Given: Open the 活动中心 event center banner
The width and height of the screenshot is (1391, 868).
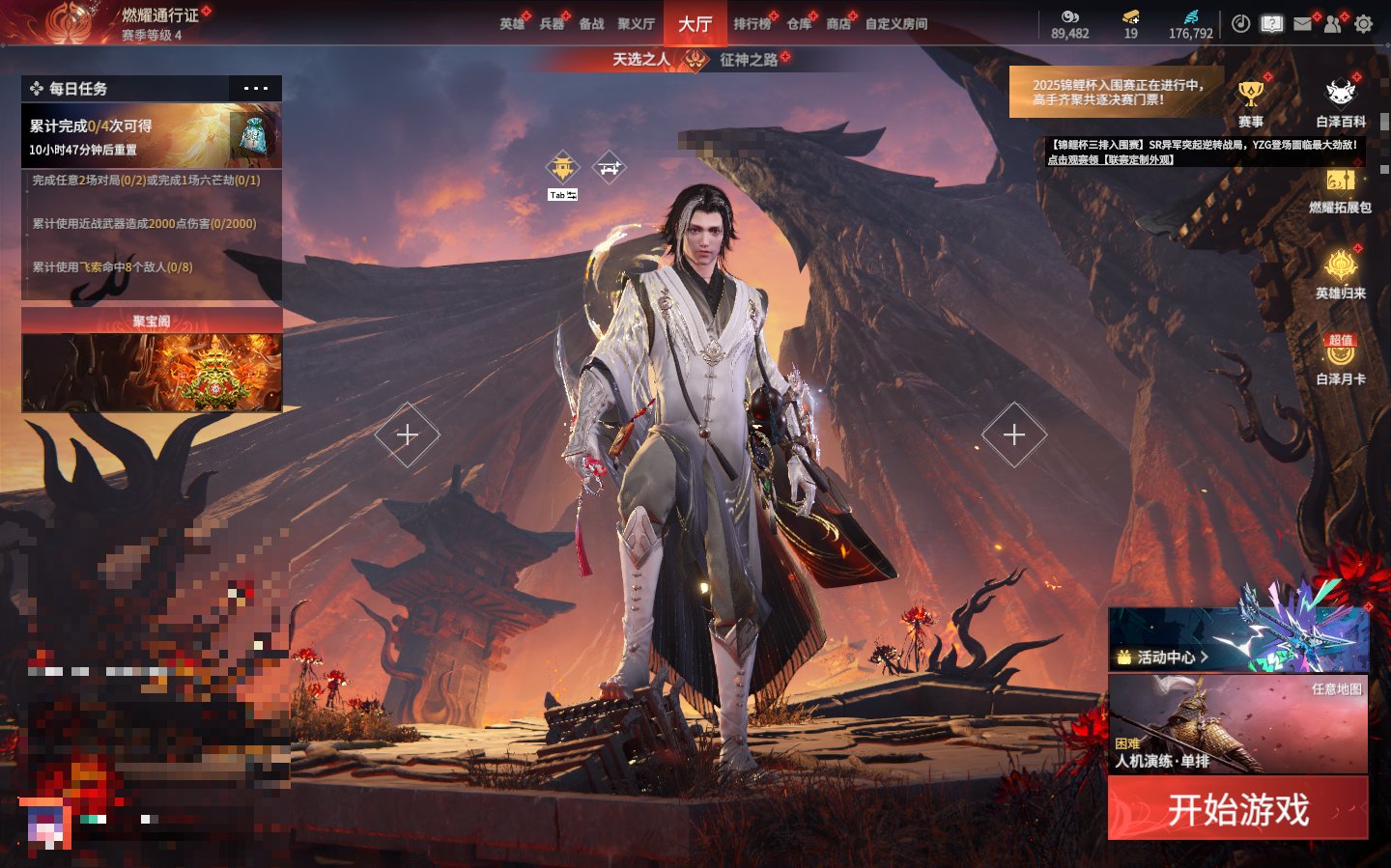Looking at the screenshot, I should tap(1237, 639).
